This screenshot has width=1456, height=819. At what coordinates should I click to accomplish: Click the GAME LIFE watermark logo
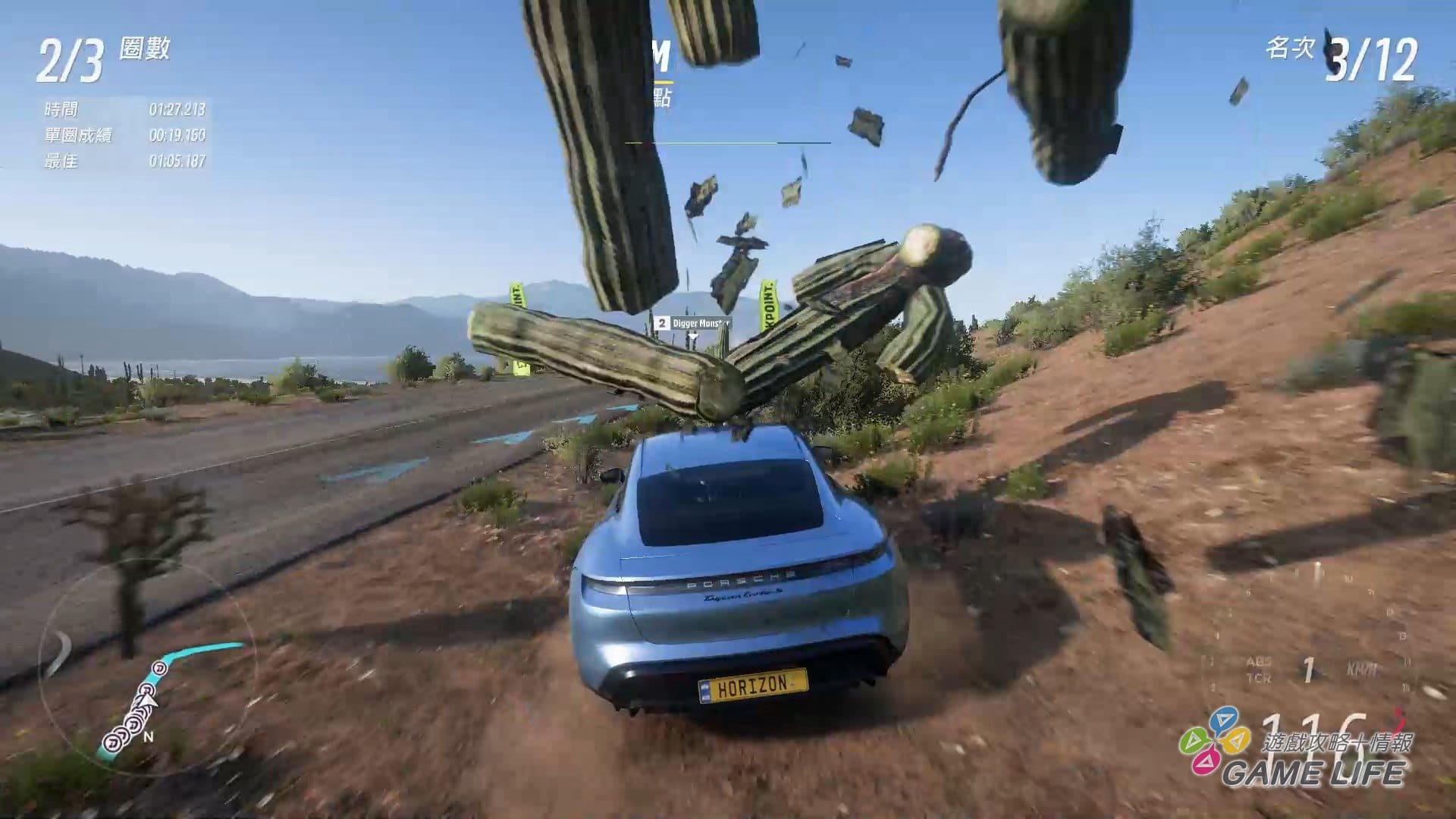(1297, 751)
